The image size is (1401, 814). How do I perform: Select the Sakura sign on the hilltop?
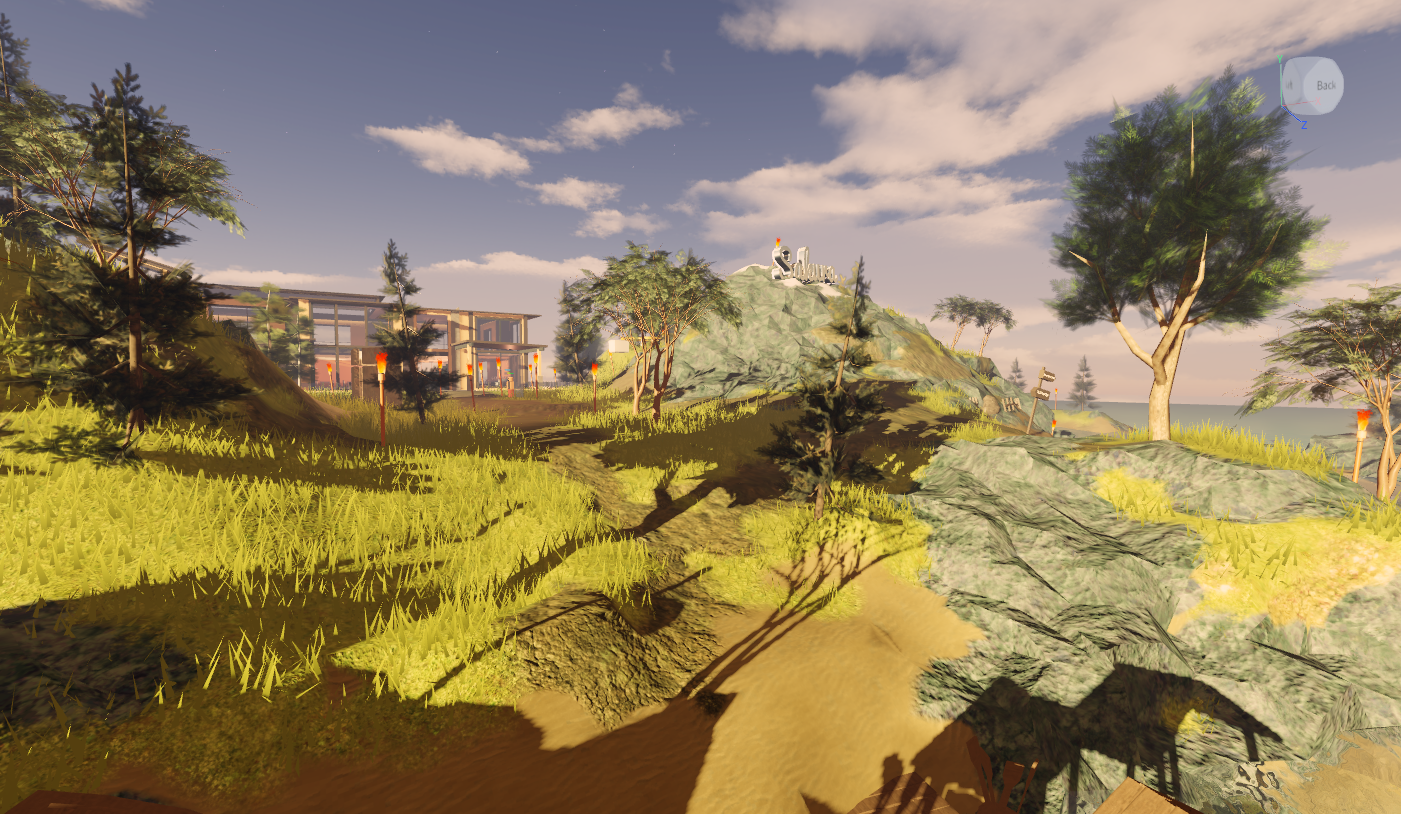coord(803,265)
